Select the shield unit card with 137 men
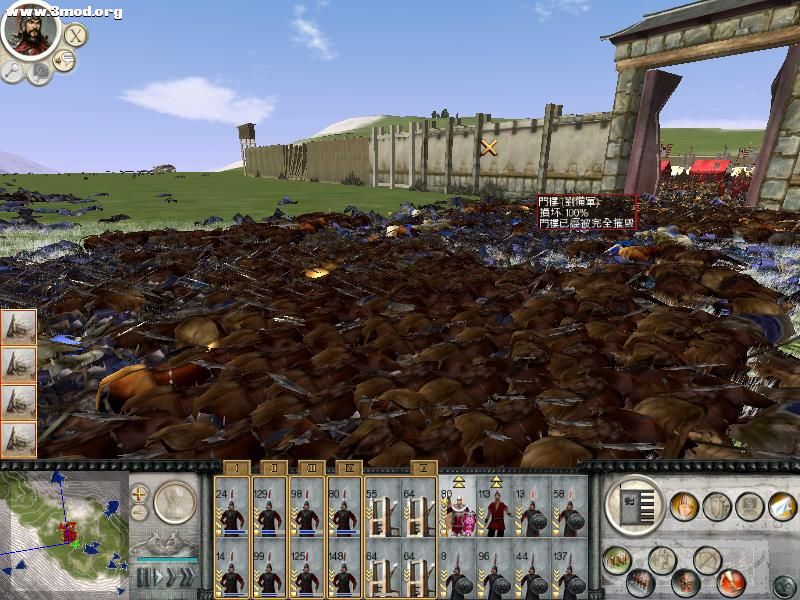 point(569,567)
